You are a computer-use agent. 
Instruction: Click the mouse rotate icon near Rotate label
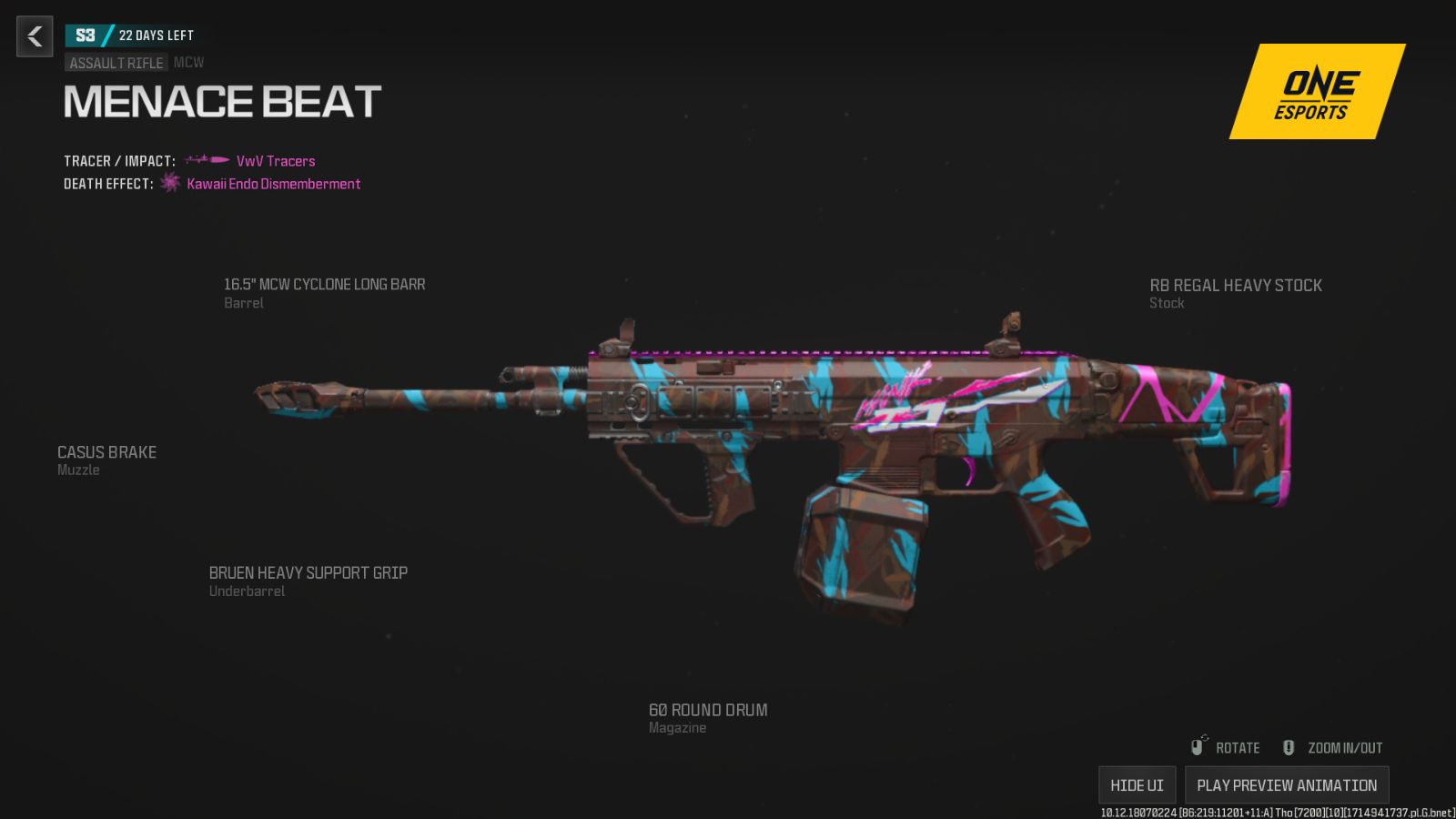click(x=1198, y=744)
